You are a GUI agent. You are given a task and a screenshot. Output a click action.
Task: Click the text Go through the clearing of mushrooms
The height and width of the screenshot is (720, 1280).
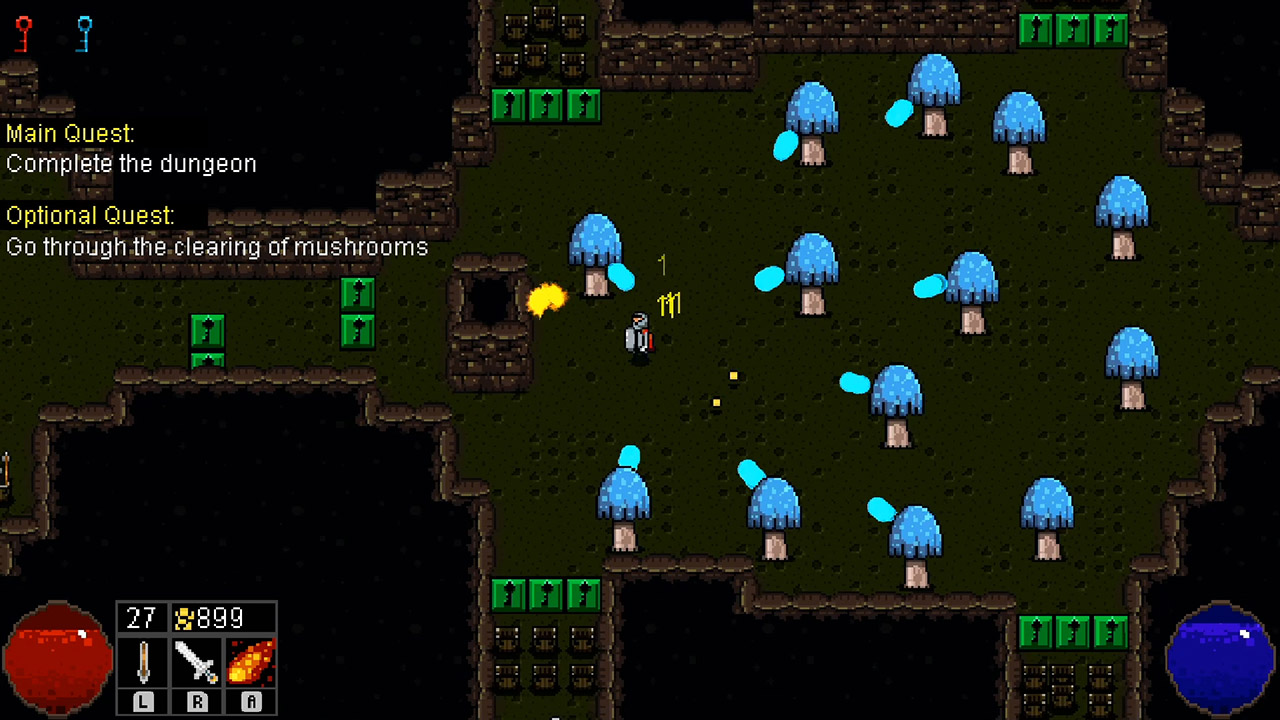coord(217,247)
